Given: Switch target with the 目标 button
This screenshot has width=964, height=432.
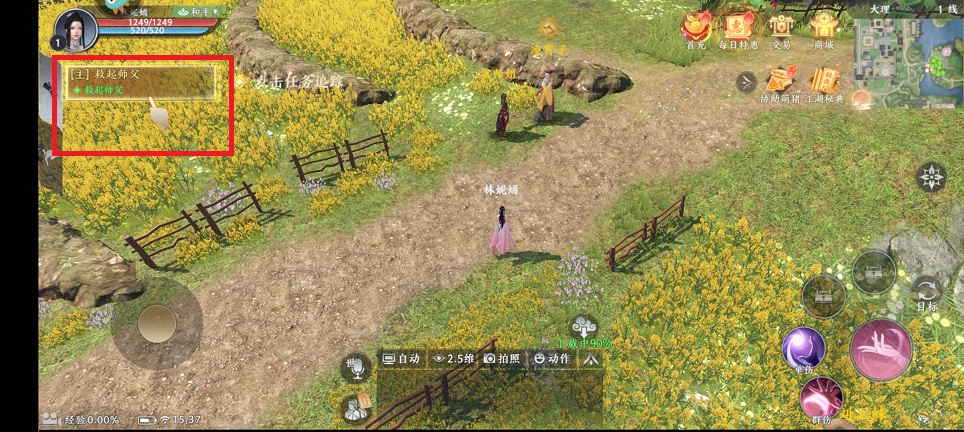Looking at the screenshot, I should 927,291.
